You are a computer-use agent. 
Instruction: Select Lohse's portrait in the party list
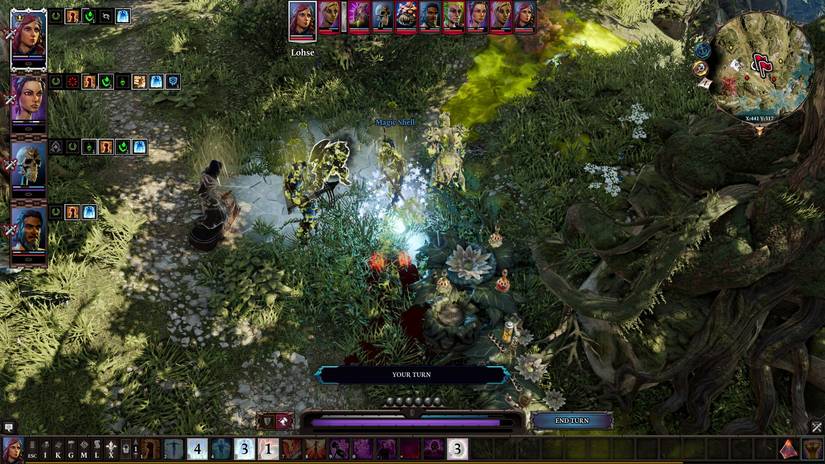coord(28,39)
